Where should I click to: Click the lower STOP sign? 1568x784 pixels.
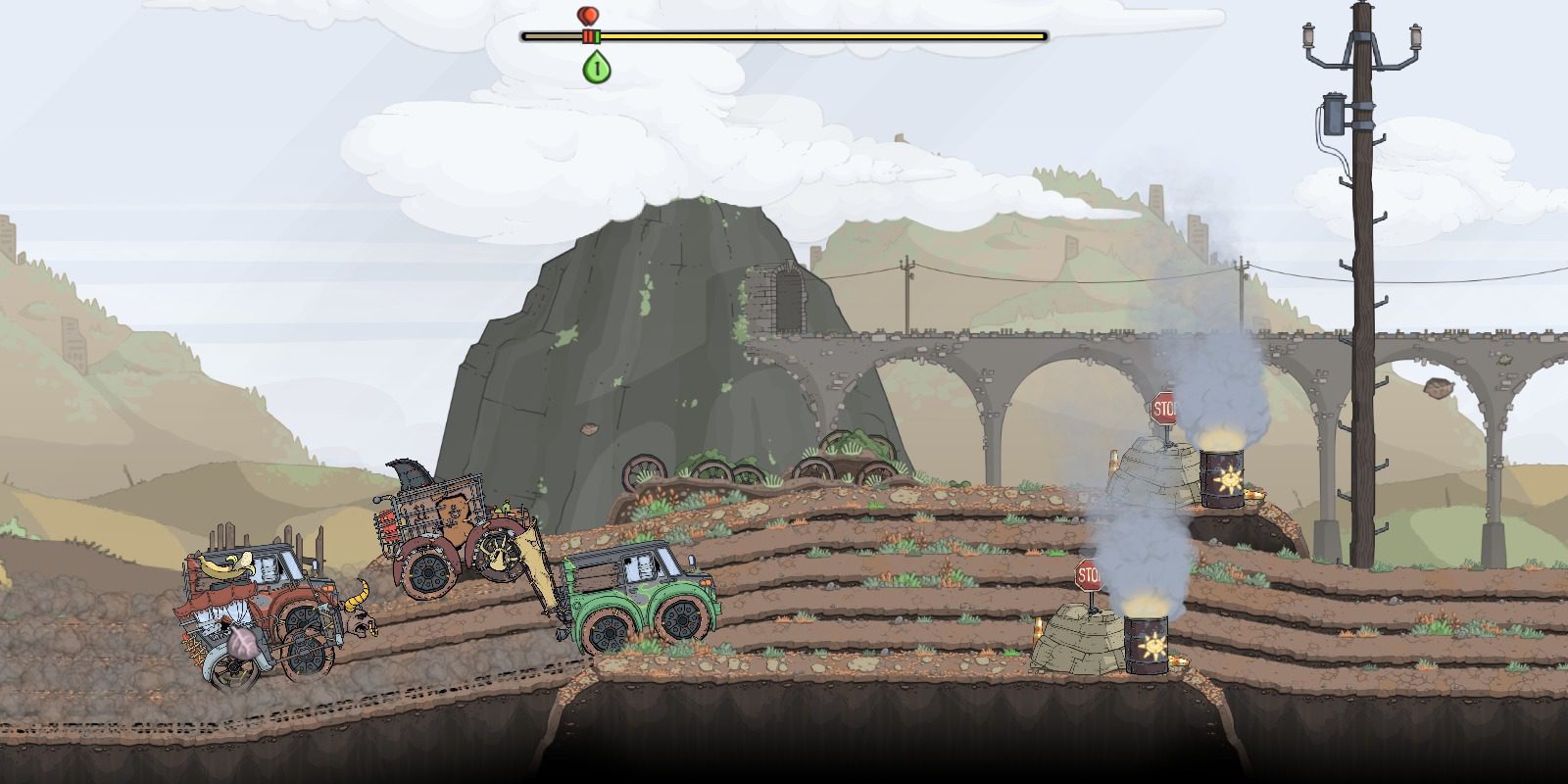coord(1091,576)
